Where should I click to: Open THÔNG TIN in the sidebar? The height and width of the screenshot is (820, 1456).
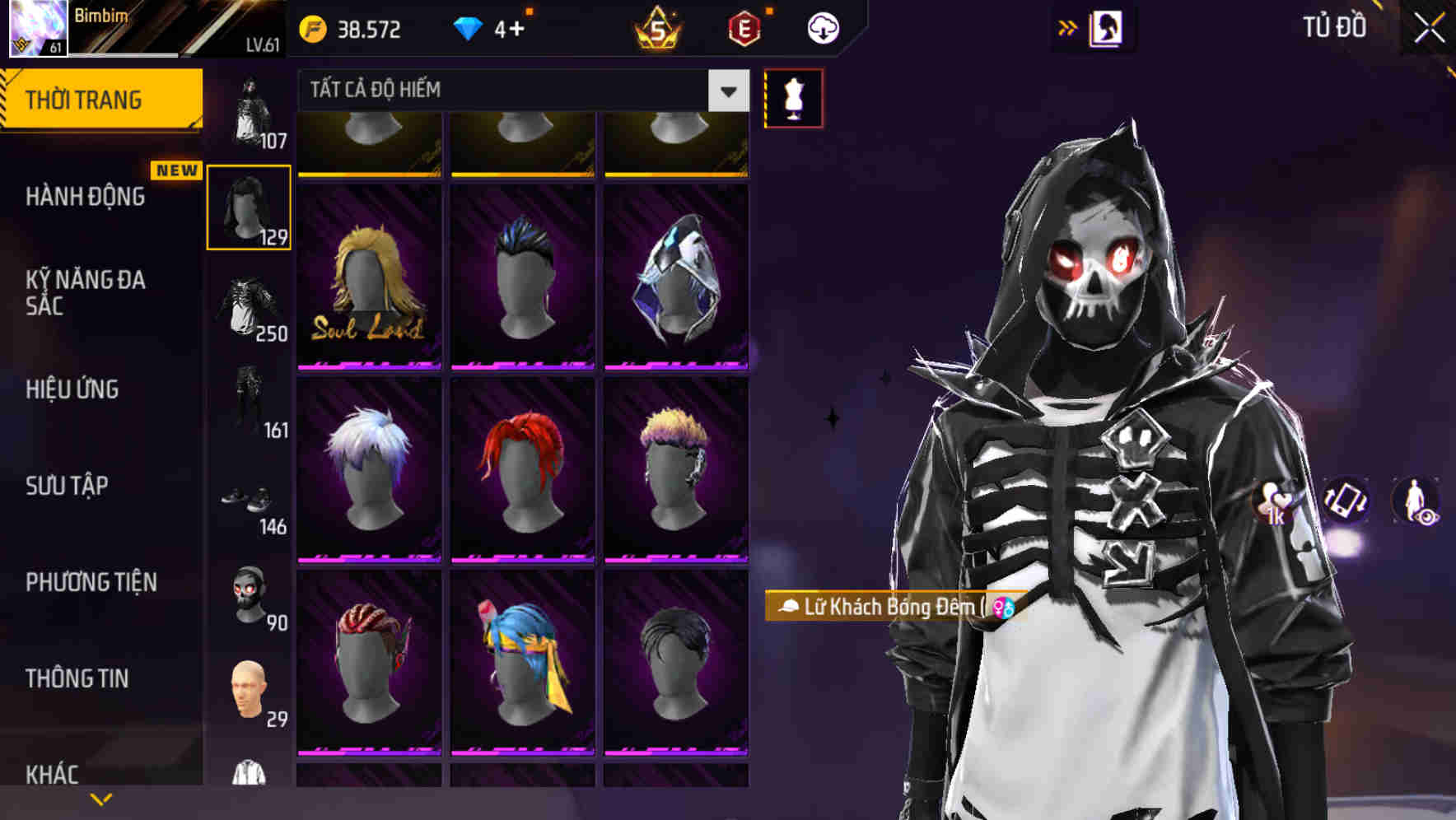76,678
